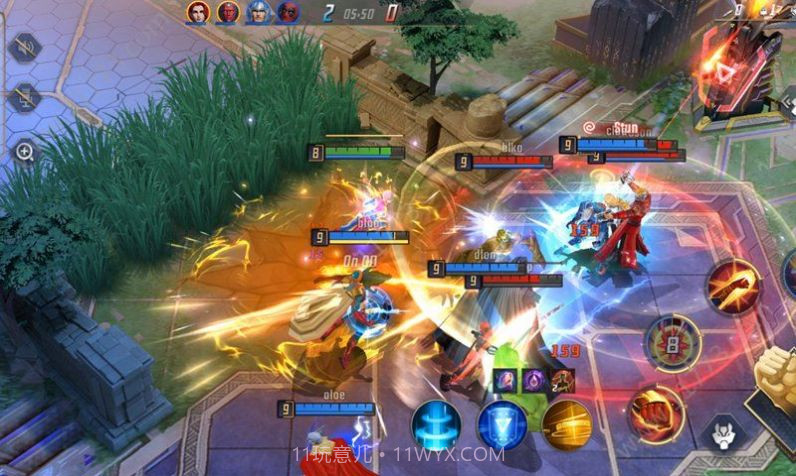Select the red-faced hero portrait in the team bar
Viewport: 796px width, 476px height.
click(228, 12)
